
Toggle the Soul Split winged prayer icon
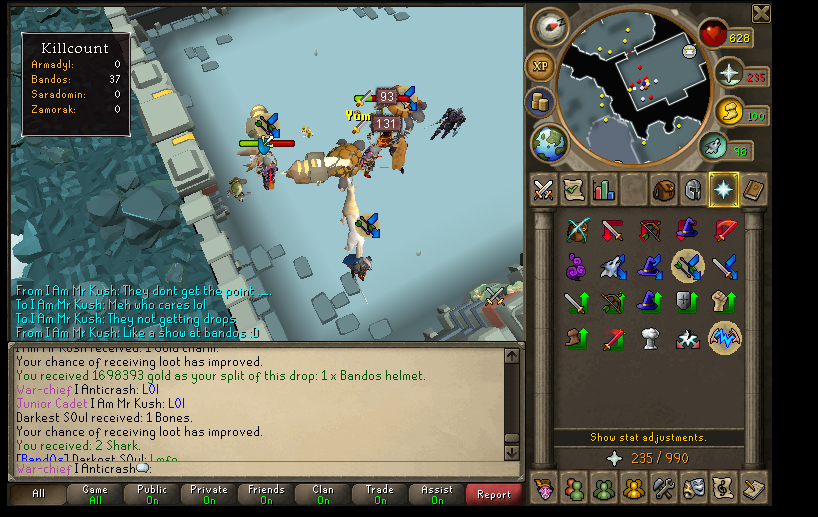tap(724, 339)
